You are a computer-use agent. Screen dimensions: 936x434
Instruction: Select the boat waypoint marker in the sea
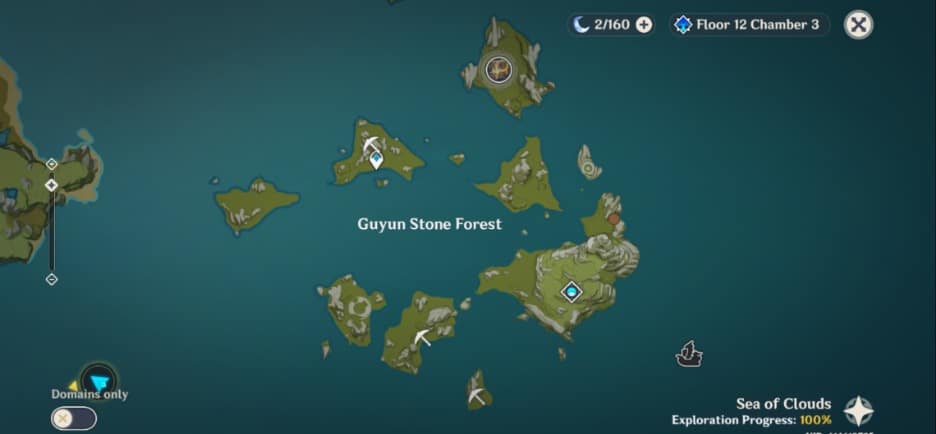click(x=689, y=353)
